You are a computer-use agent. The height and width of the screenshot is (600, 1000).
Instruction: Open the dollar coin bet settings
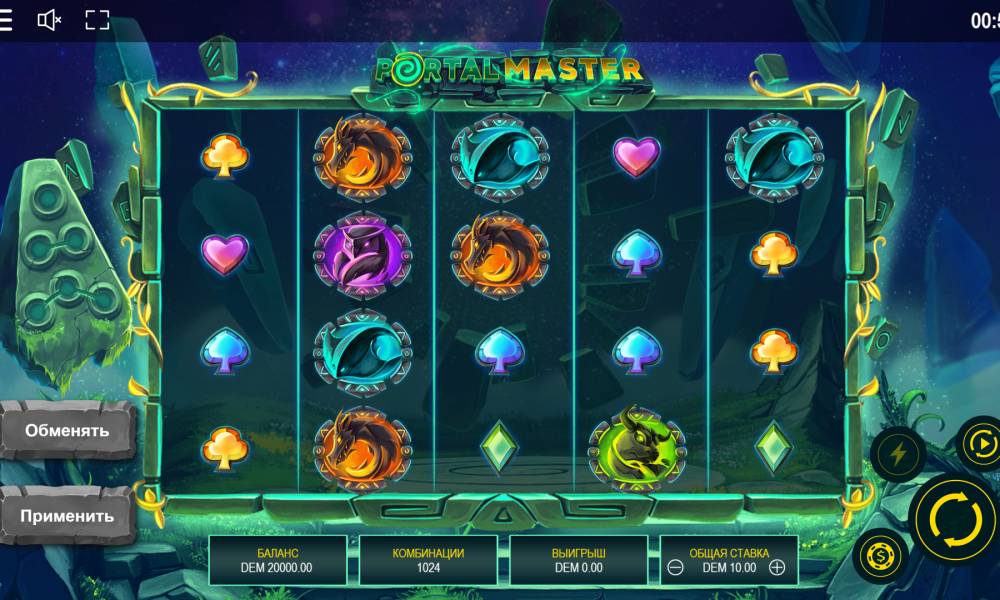point(881,554)
